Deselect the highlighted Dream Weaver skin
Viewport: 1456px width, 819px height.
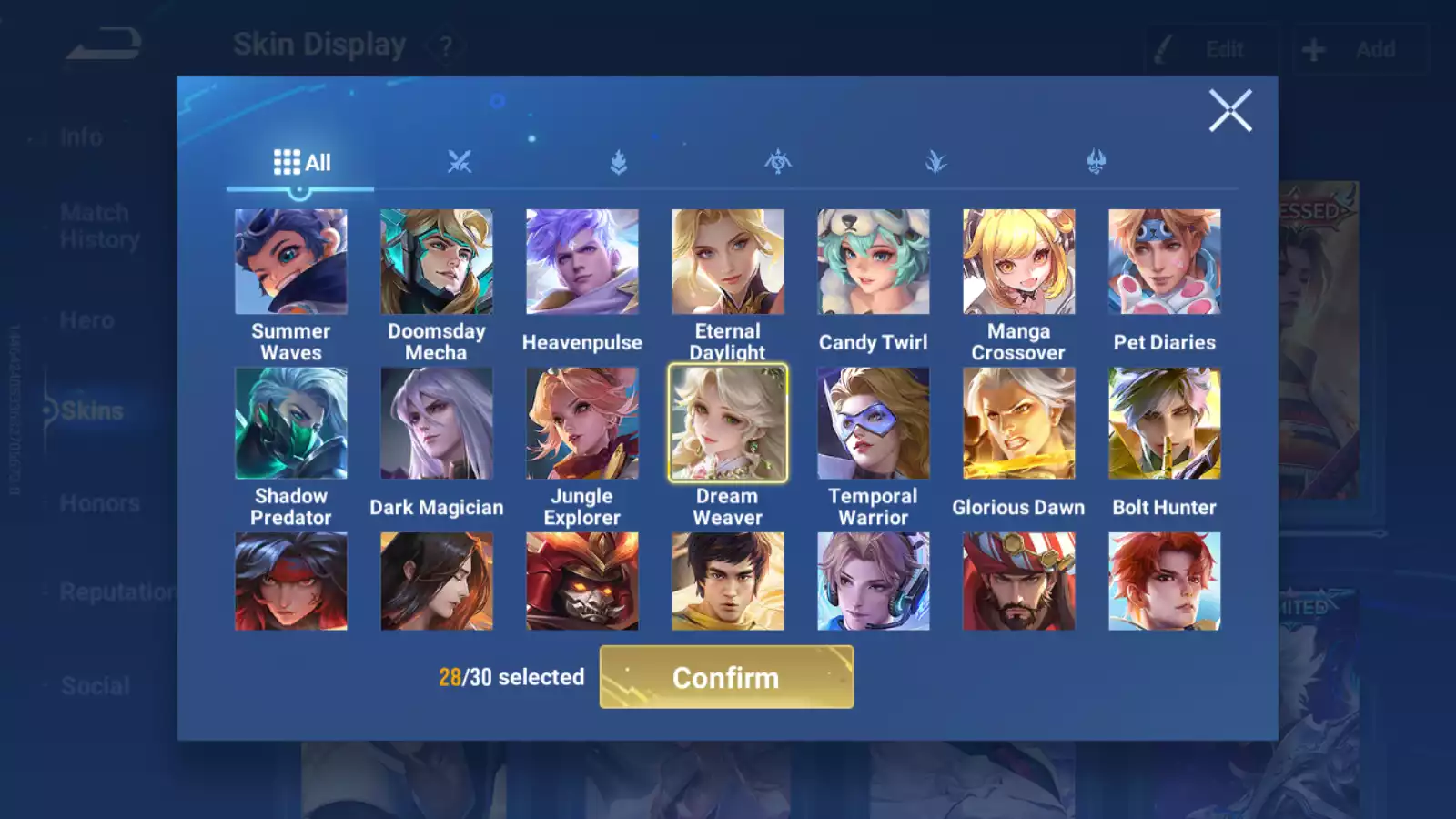coord(727,423)
